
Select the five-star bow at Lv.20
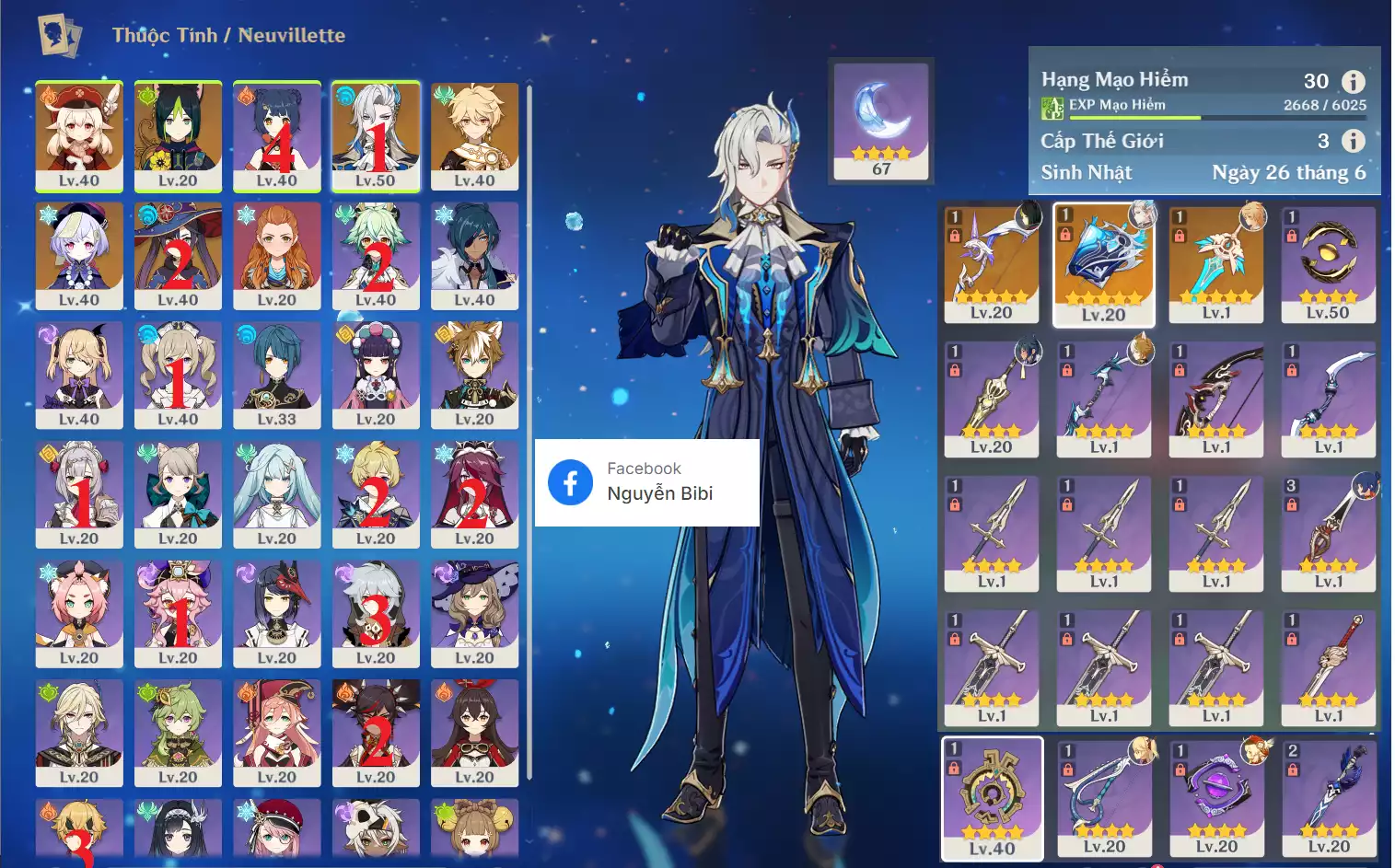click(x=992, y=264)
